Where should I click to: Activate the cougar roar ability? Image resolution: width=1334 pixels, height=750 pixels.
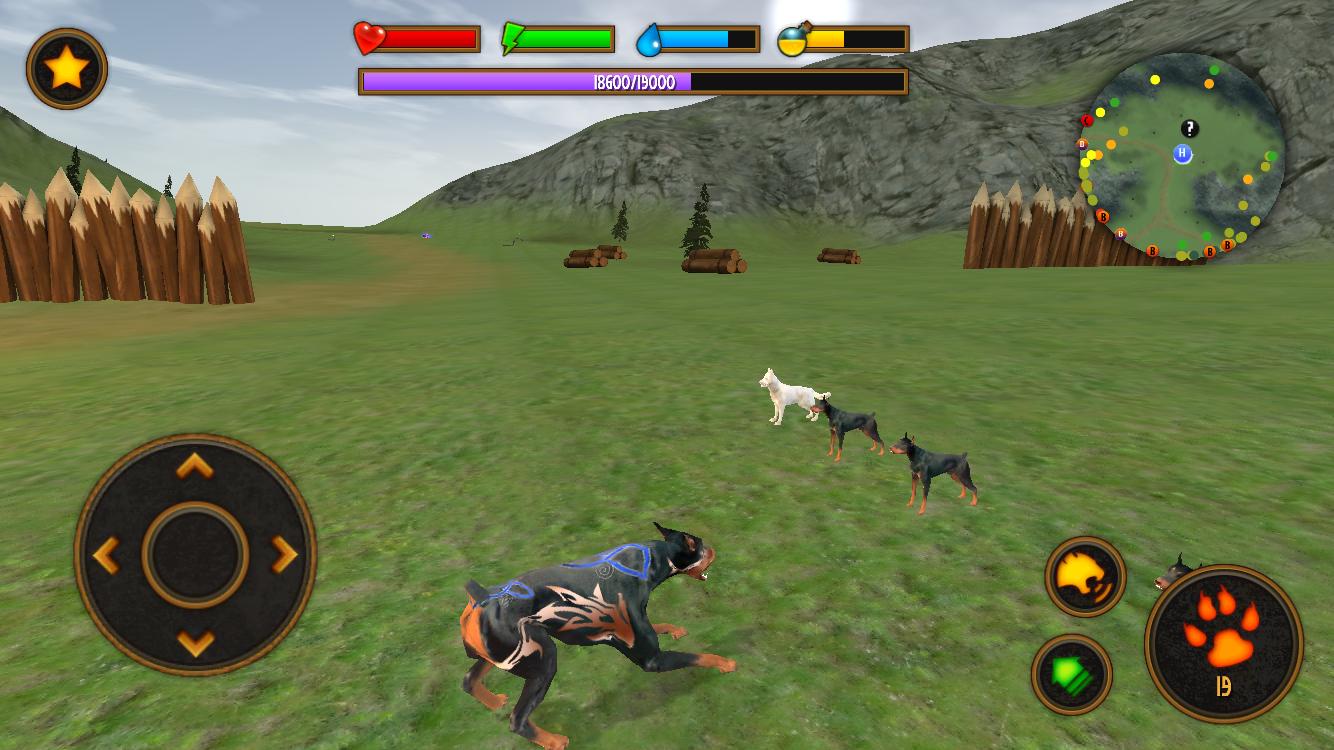[x=1086, y=577]
